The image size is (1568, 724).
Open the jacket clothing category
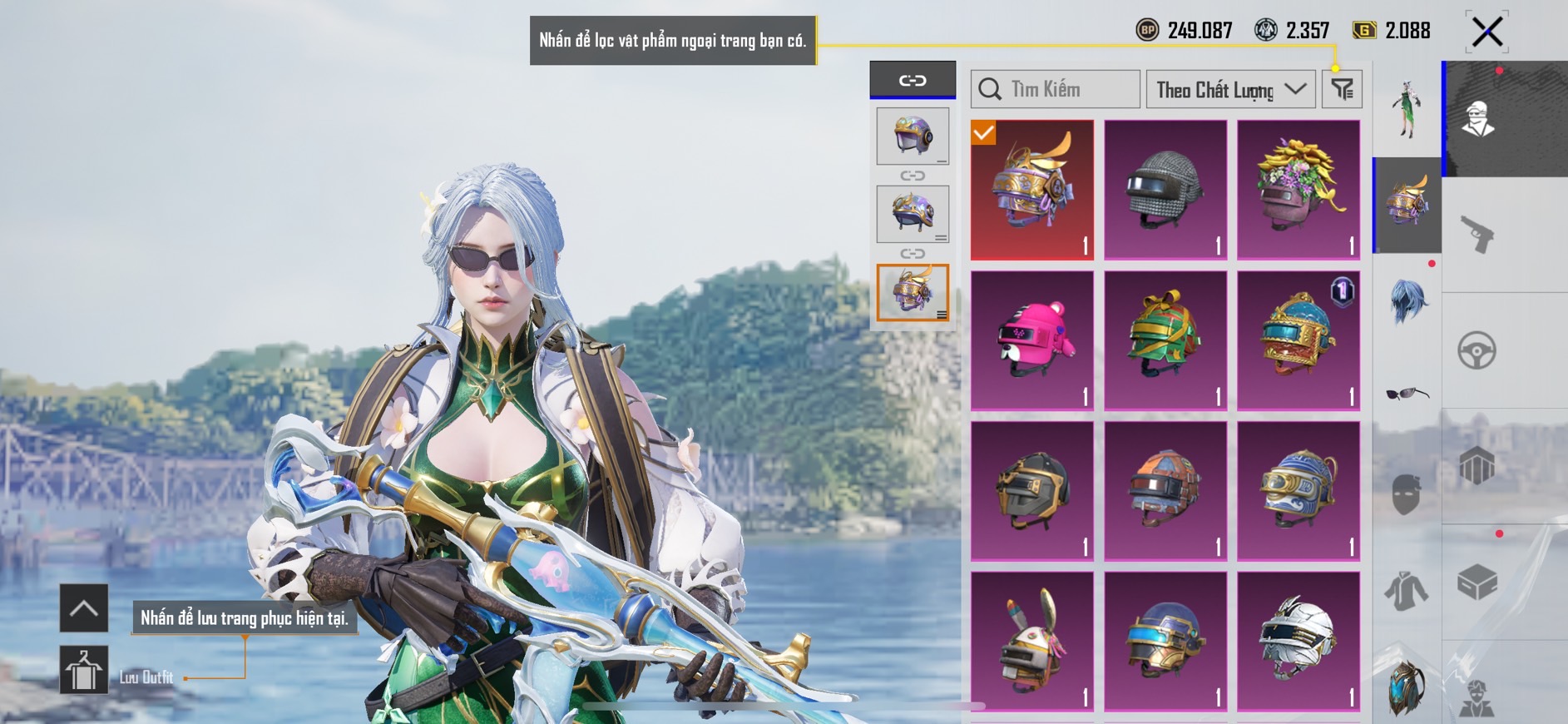pos(1407,591)
